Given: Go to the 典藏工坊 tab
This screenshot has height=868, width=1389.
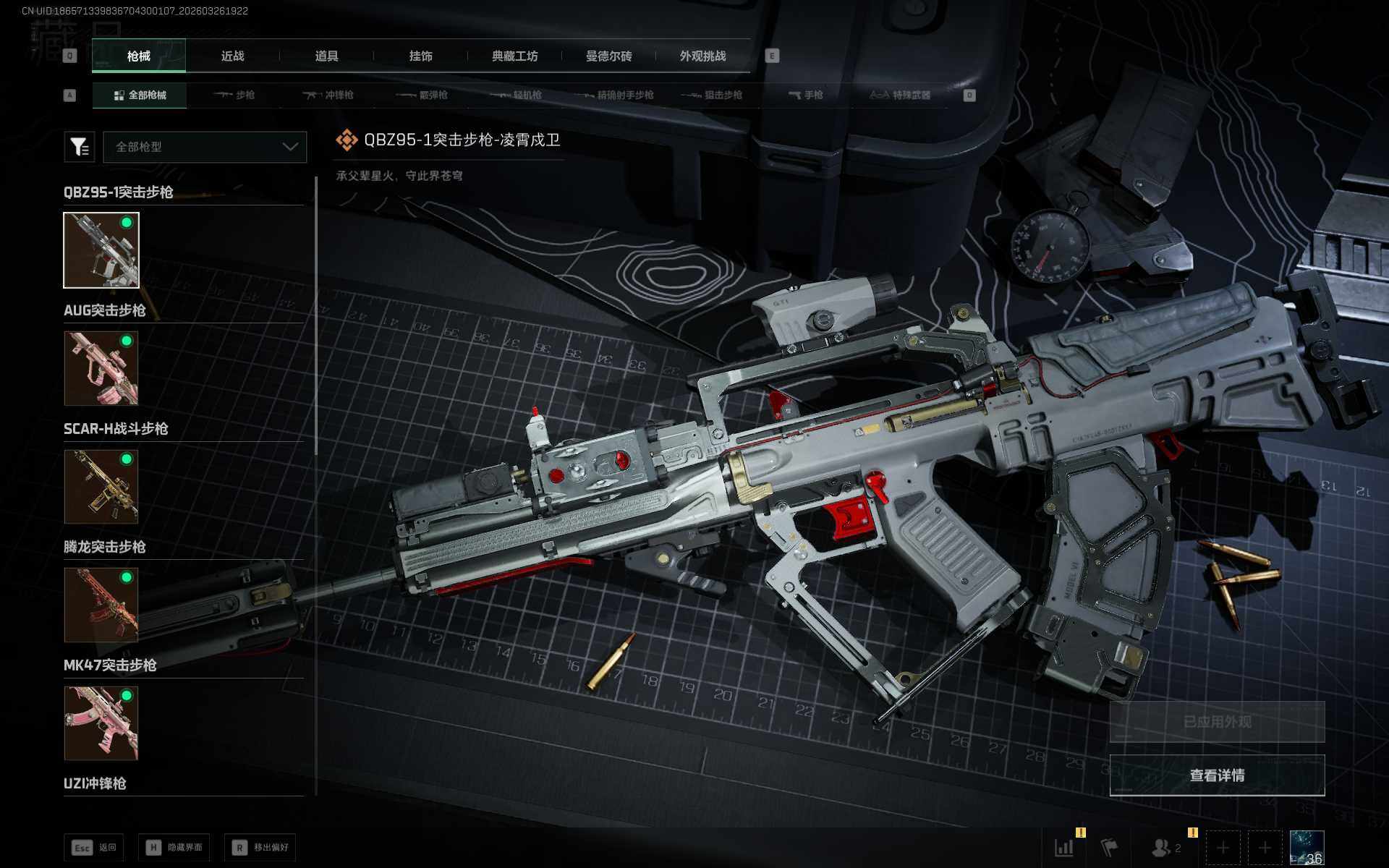Looking at the screenshot, I should (x=514, y=56).
